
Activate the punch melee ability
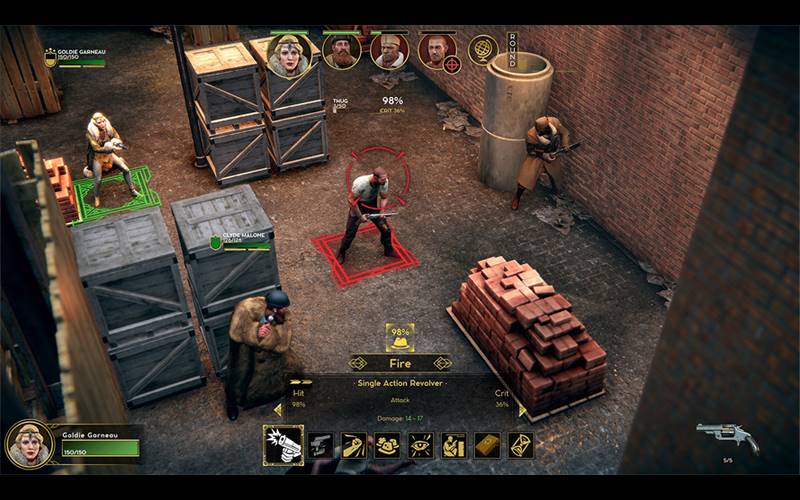click(x=354, y=445)
